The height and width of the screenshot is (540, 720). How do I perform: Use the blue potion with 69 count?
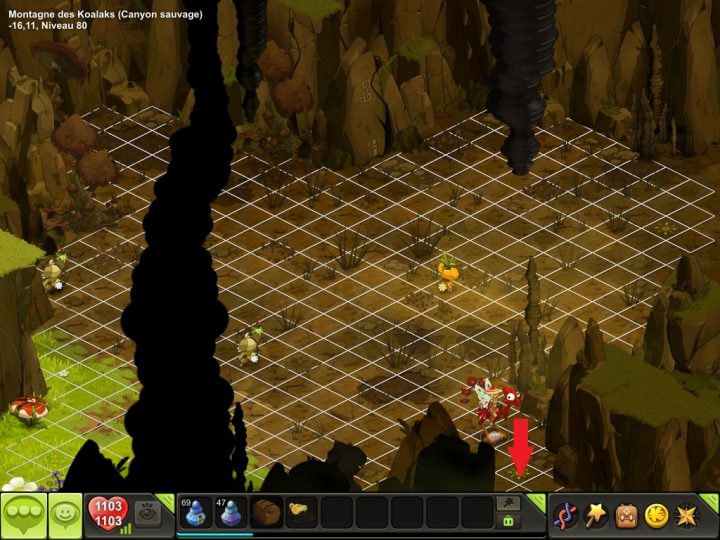196,513
